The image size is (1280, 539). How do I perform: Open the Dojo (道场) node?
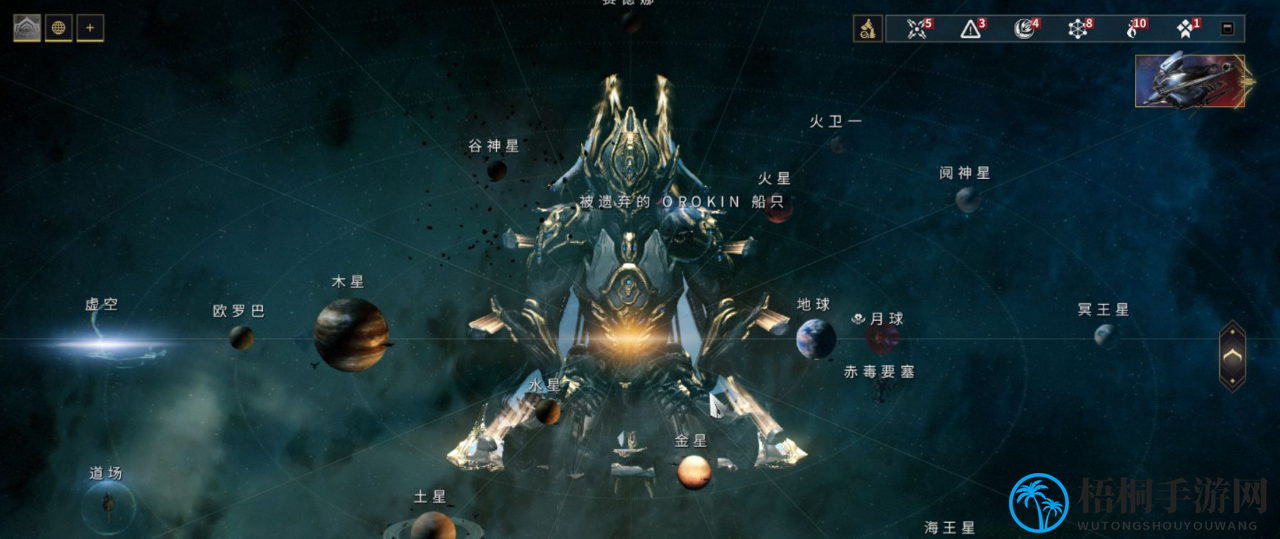tap(108, 506)
